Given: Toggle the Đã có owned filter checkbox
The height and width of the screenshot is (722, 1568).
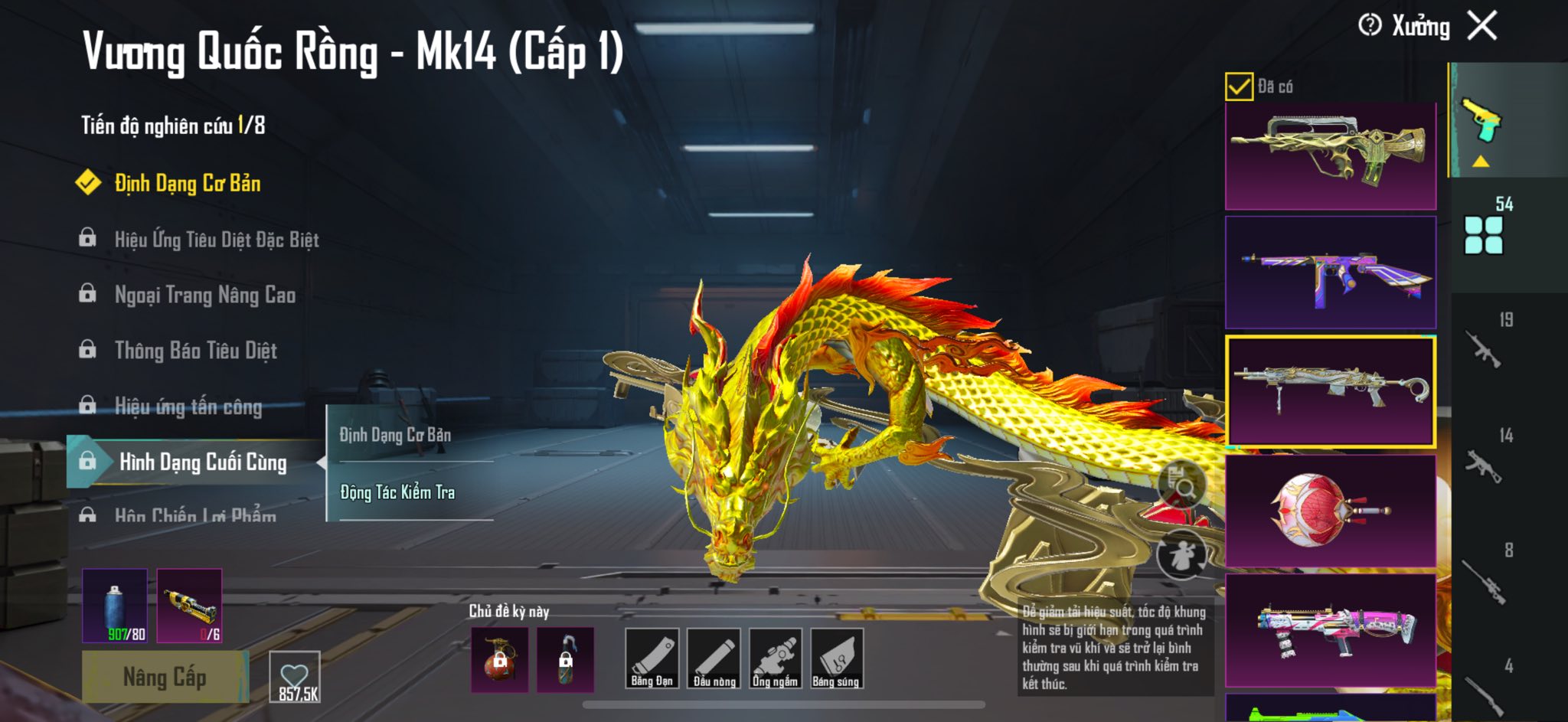Looking at the screenshot, I should (1239, 87).
